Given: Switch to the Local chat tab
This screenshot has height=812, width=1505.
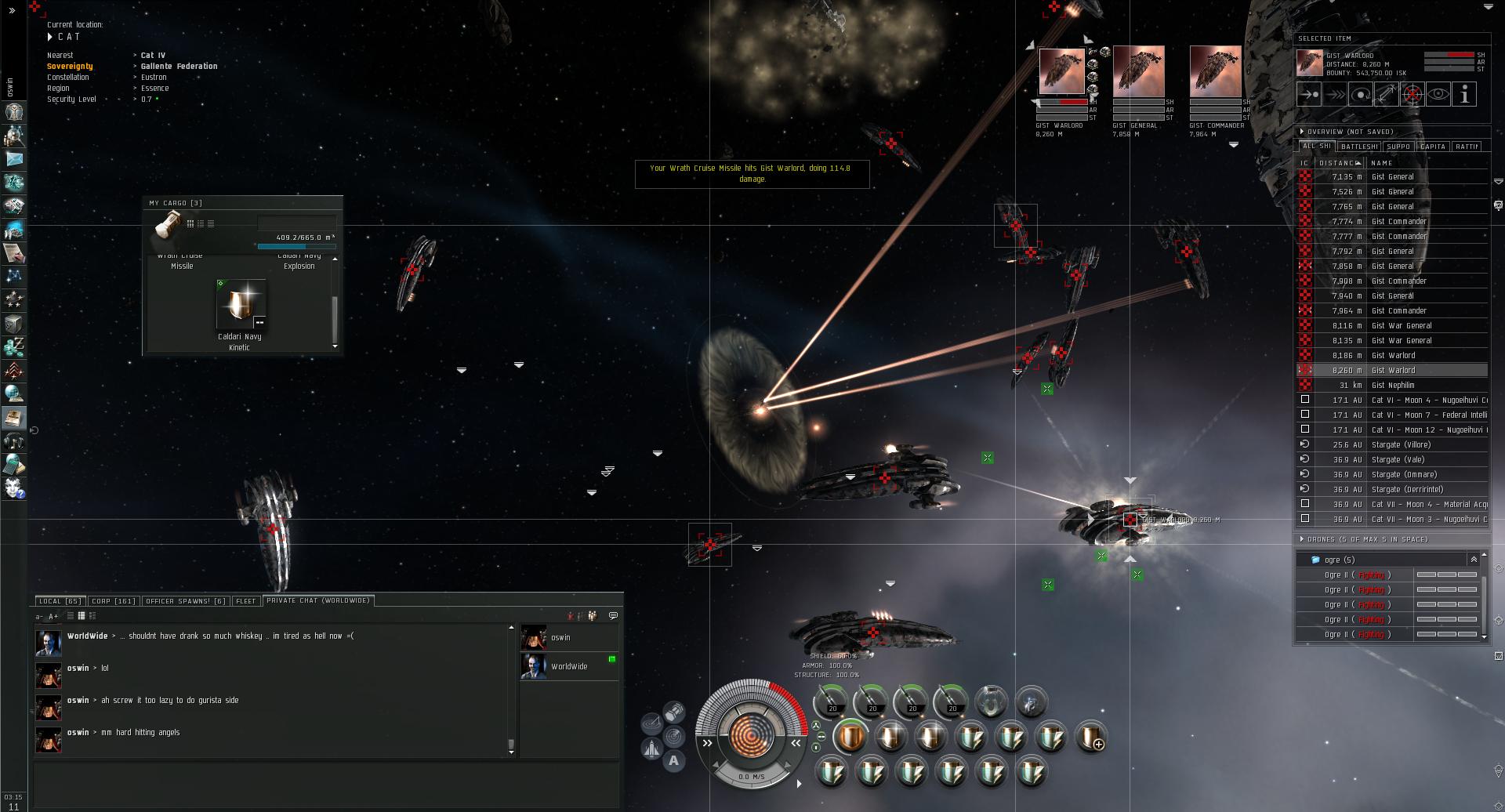Looking at the screenshot, I should coord(60,601).
